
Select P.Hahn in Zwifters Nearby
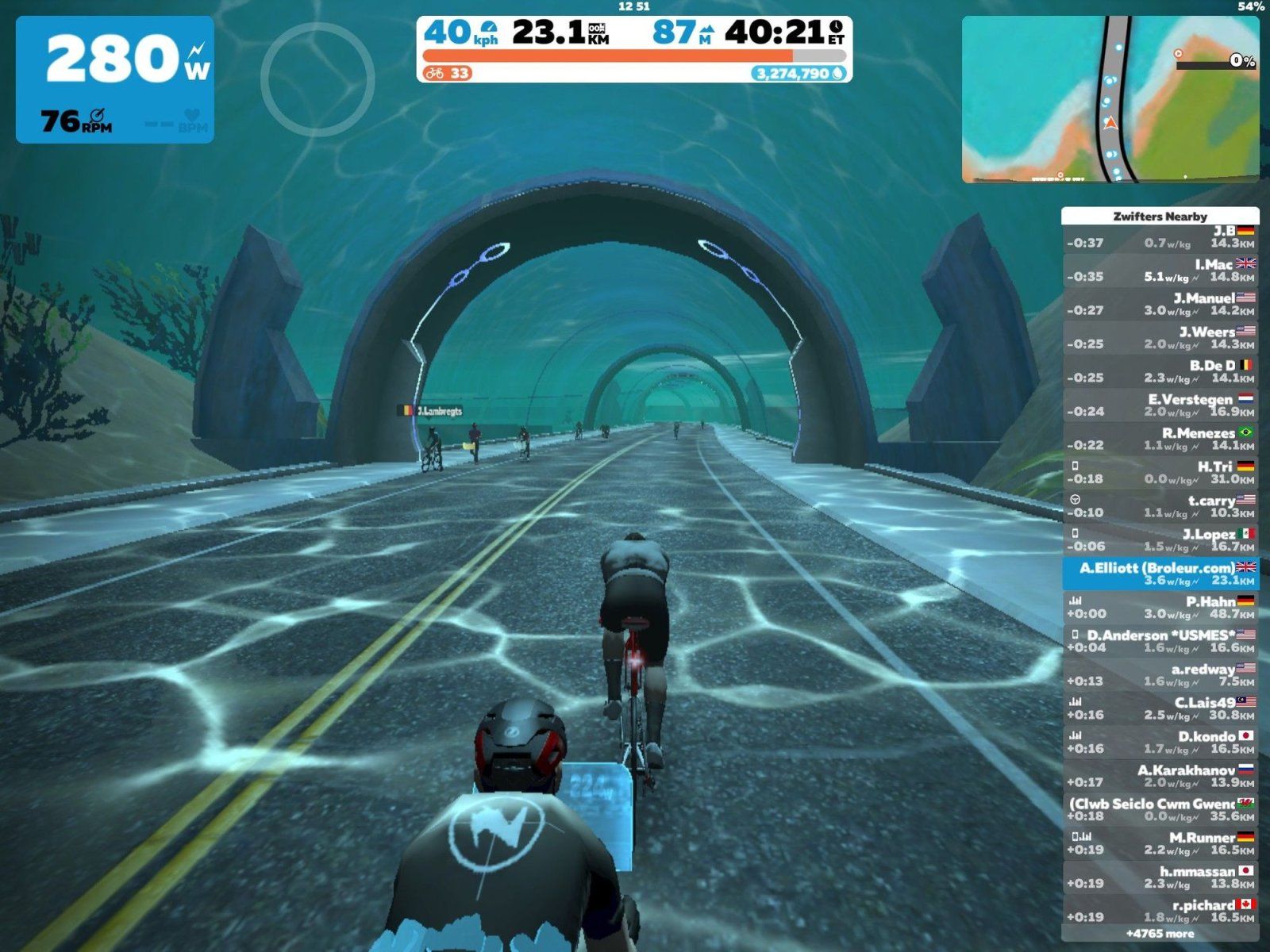[1160, 608]
